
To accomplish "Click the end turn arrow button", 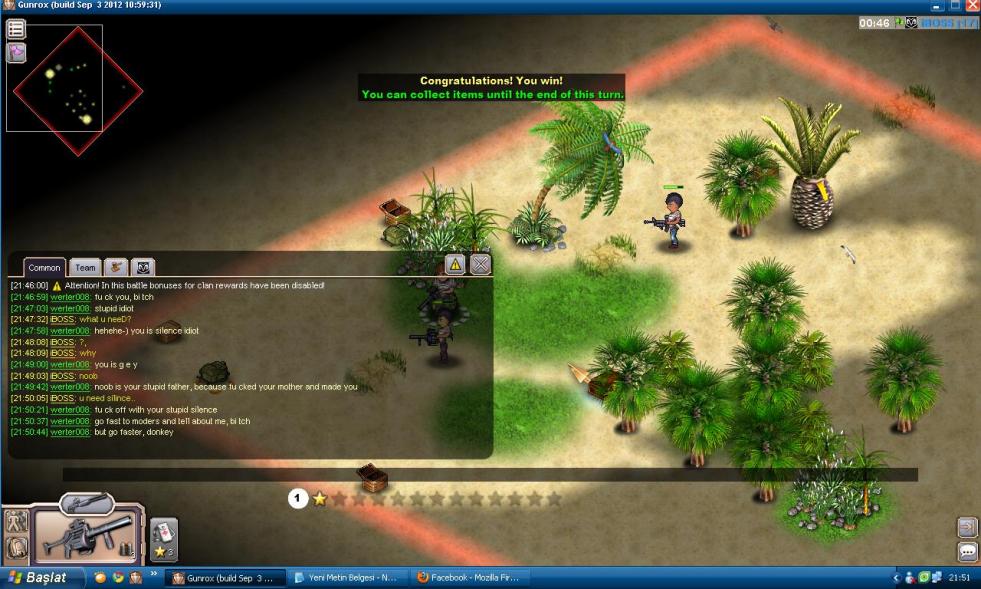I will click(x=968, y=527).
